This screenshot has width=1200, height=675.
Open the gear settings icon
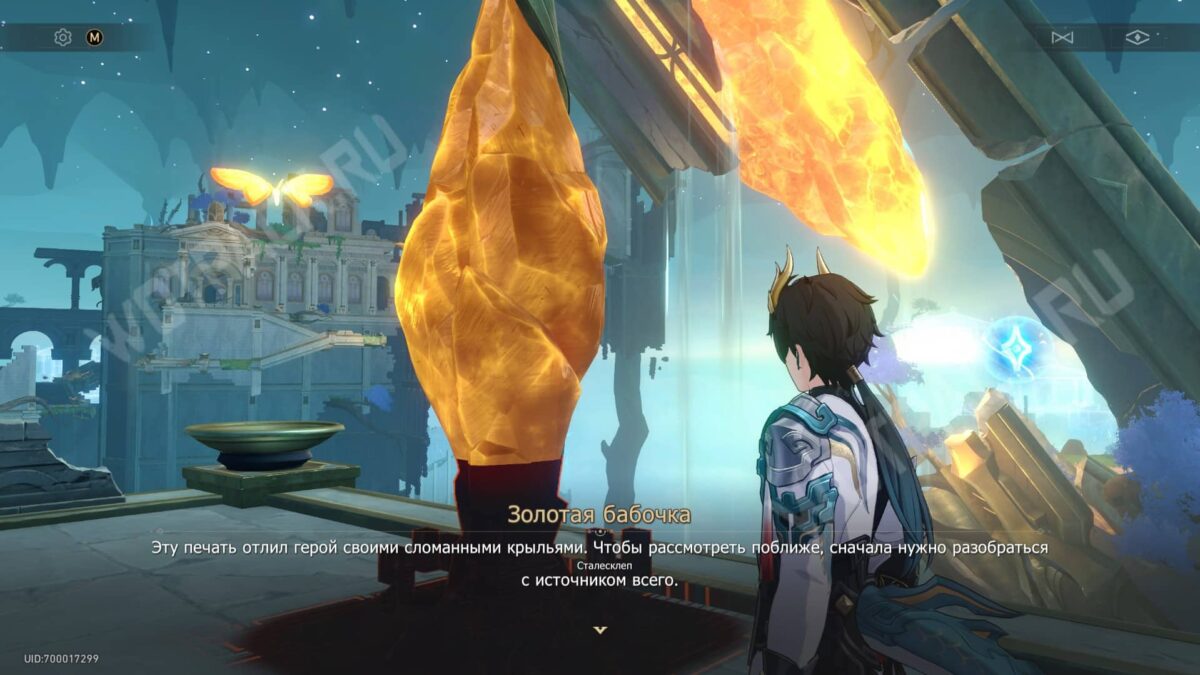pos(63,38)
